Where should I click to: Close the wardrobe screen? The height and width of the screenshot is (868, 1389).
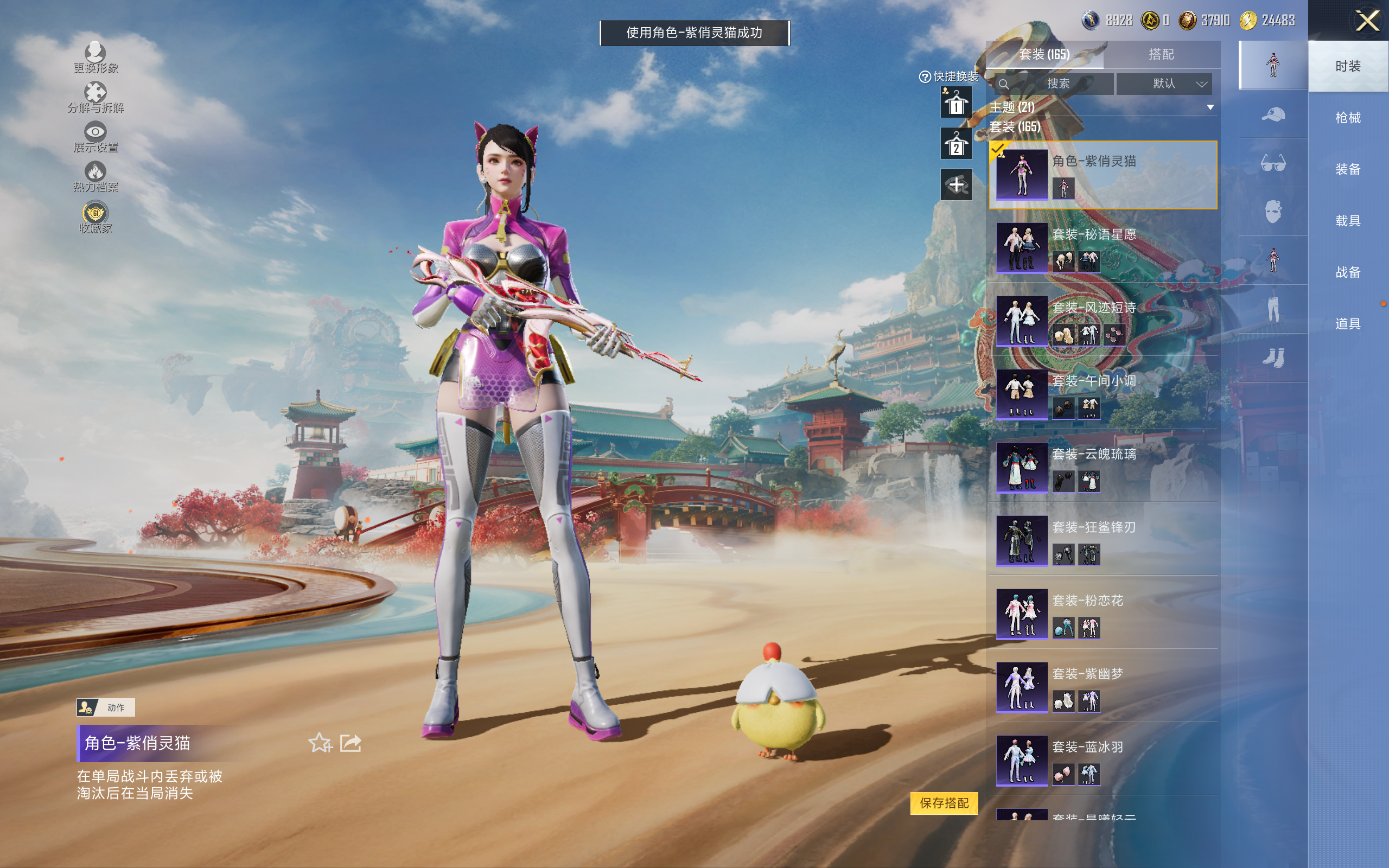pyautogui.click(x=1367, y=21)
